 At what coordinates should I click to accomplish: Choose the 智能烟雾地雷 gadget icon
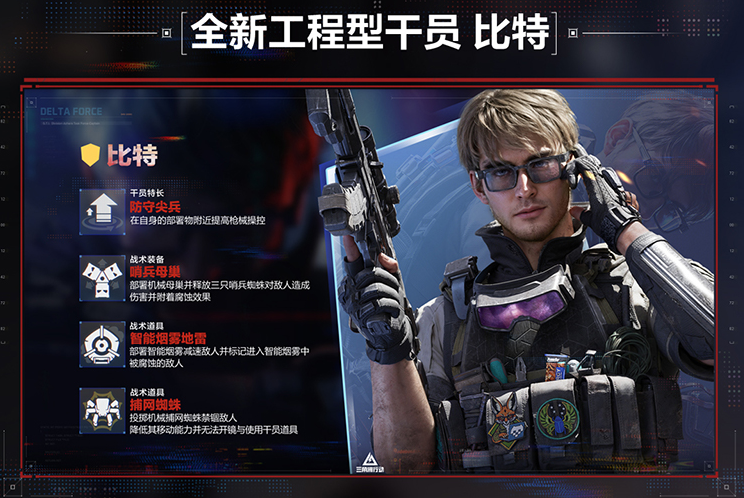(x=102, y=343)
